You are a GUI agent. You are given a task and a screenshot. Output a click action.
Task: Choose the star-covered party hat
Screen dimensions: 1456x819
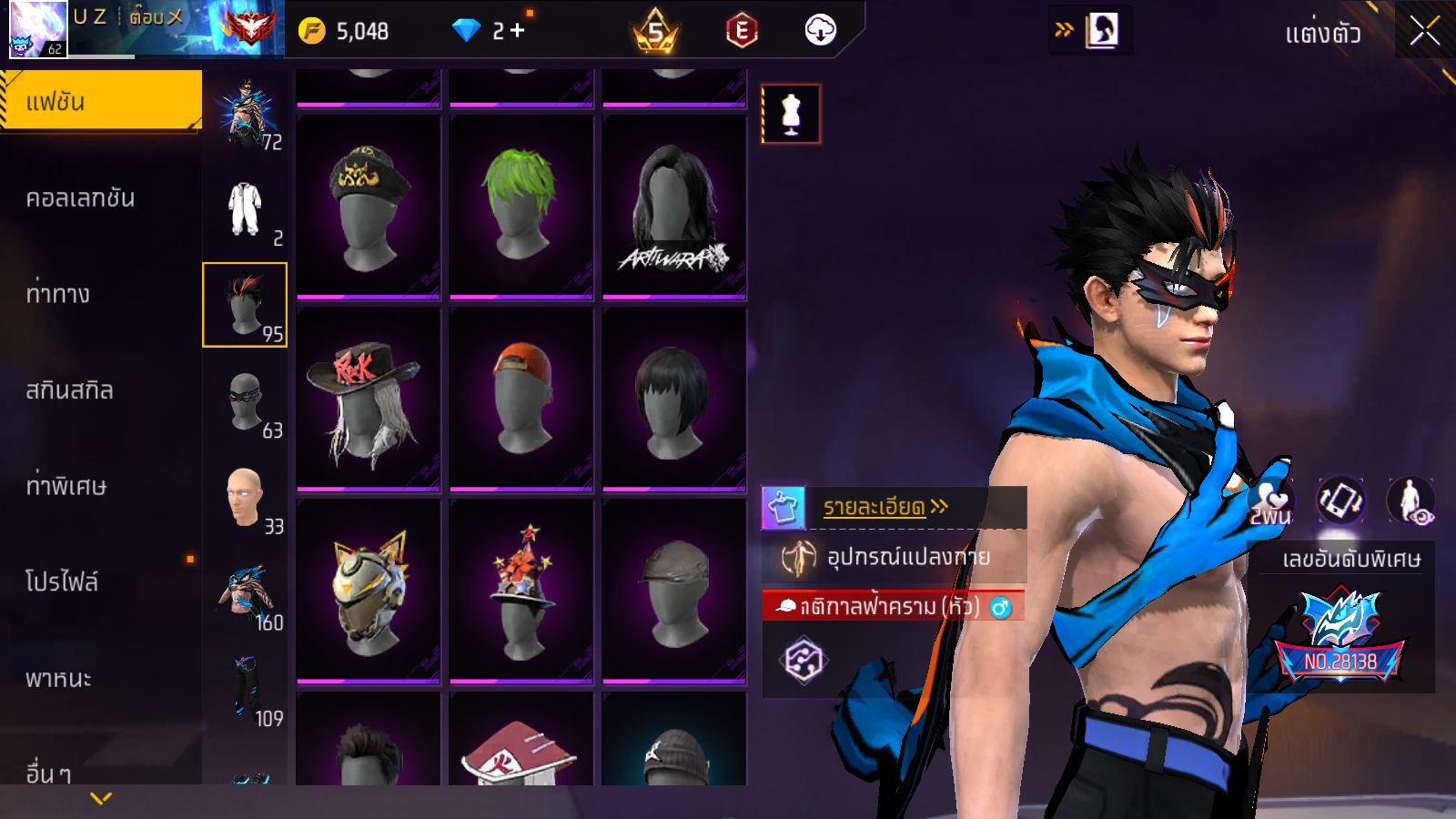pos(521,590)
